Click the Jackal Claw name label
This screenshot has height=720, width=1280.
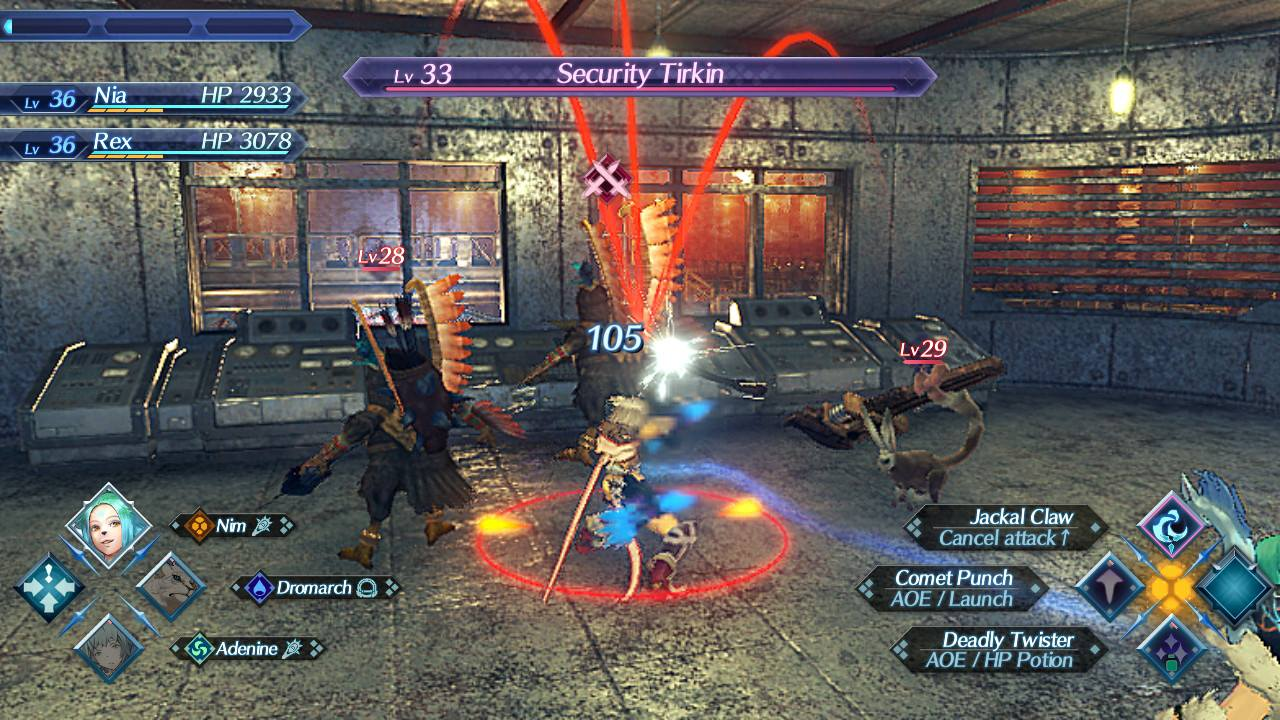tap(1006, 528)
